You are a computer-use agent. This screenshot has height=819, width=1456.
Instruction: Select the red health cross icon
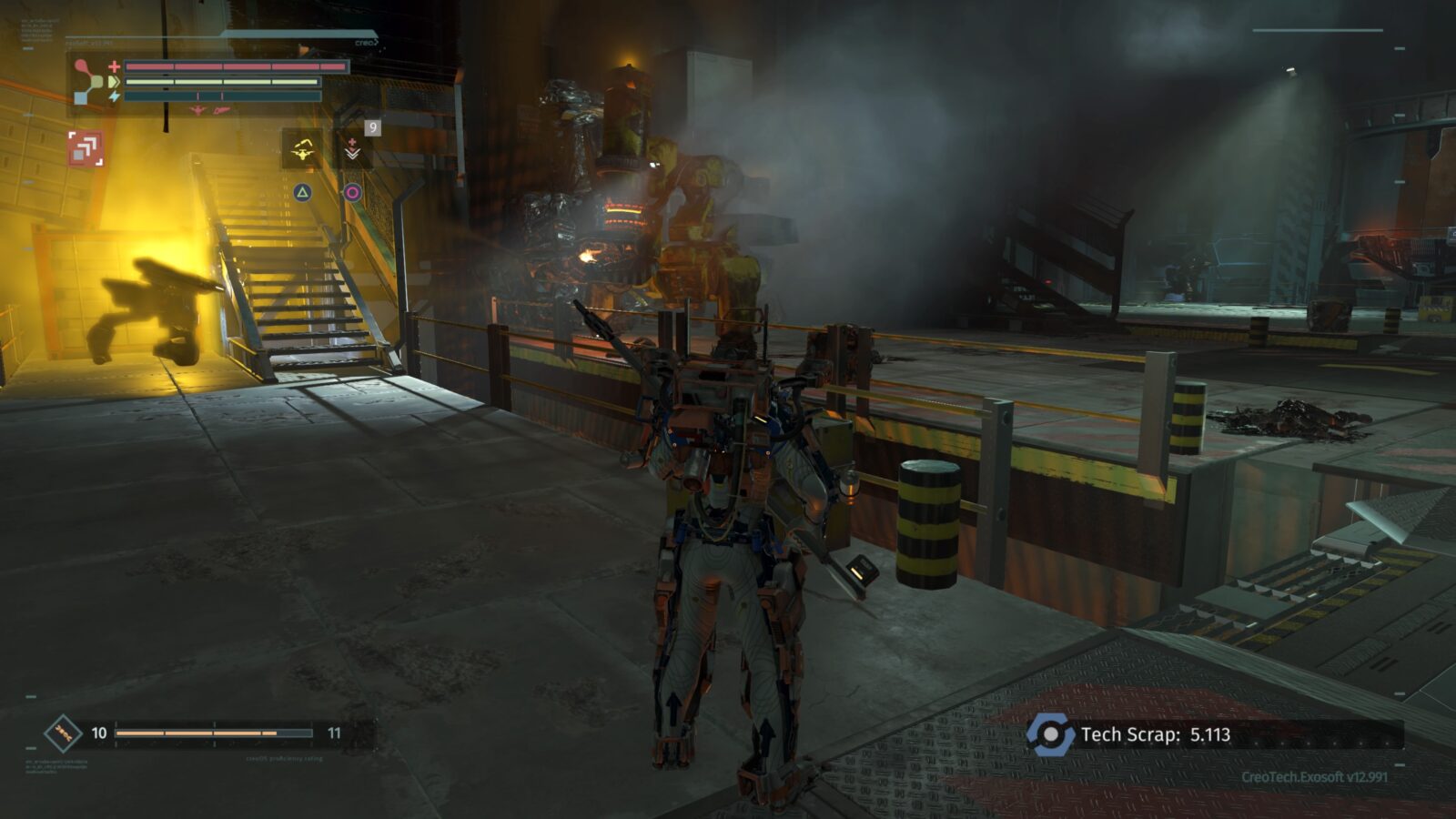click(113, 66)
